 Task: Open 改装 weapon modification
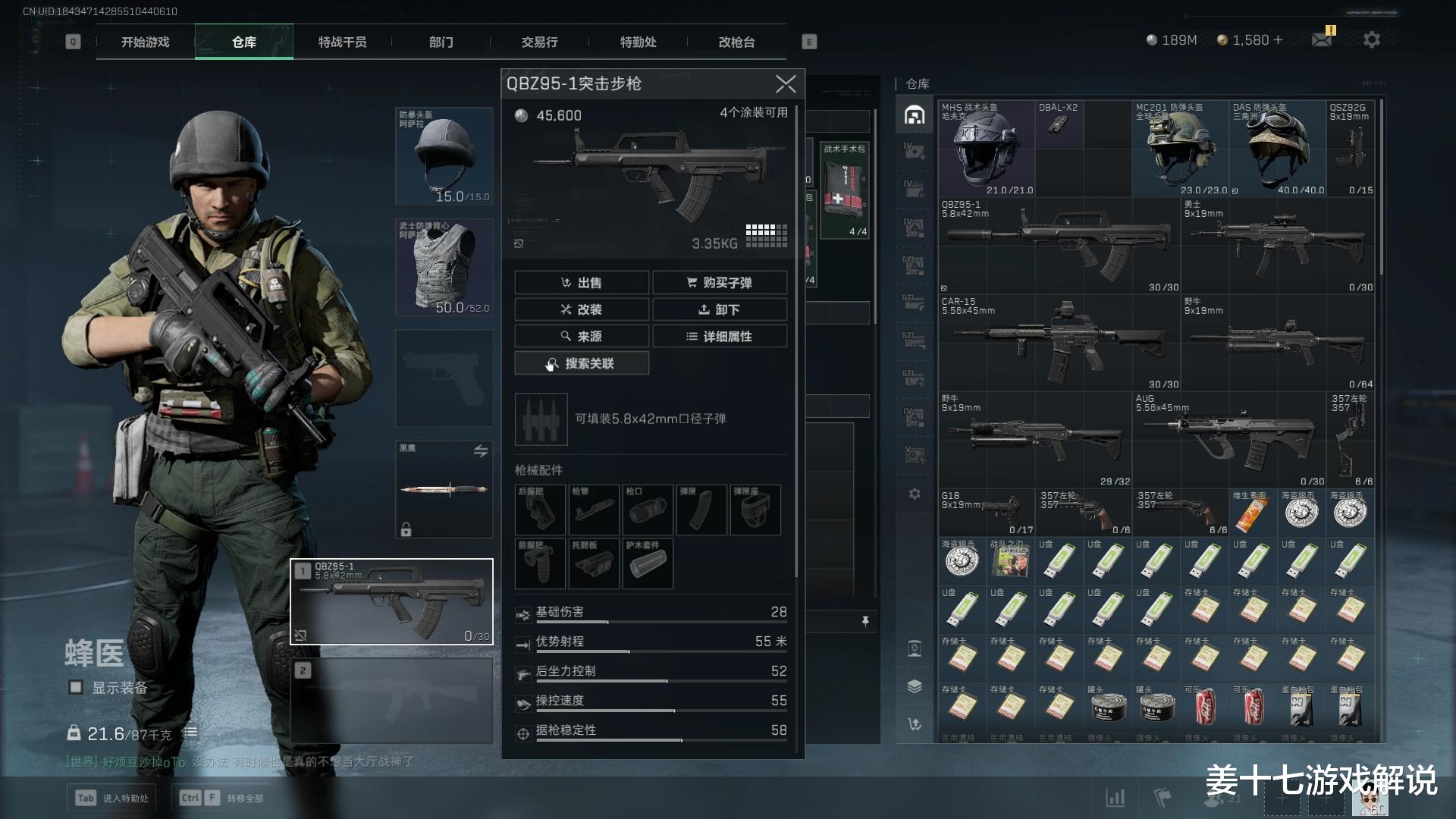coord(582,309)
